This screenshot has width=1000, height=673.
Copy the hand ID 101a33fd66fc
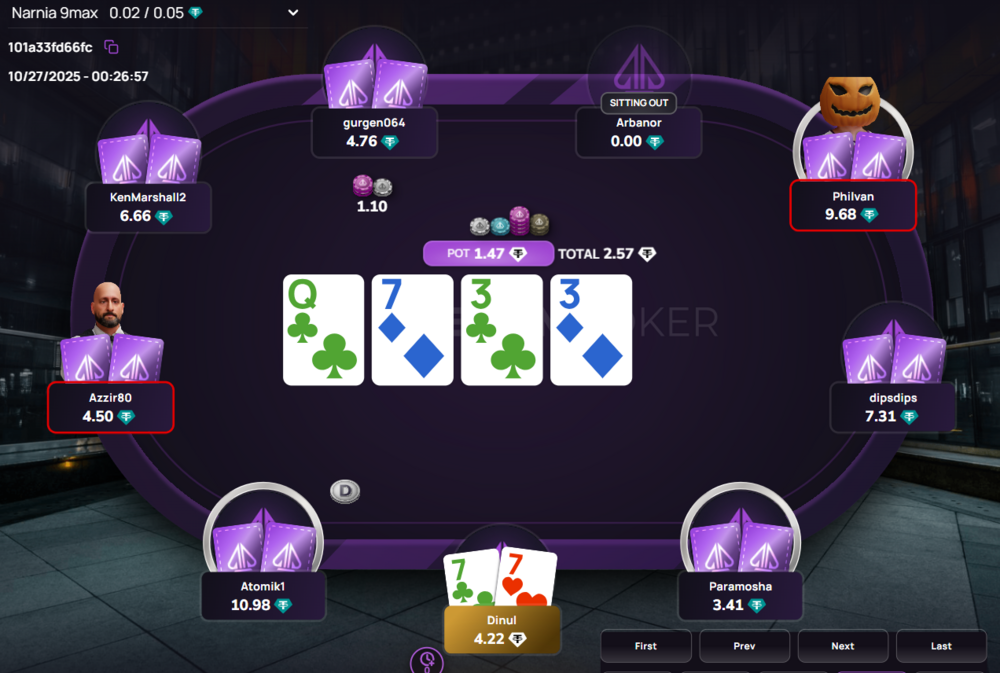pos(112,47)
